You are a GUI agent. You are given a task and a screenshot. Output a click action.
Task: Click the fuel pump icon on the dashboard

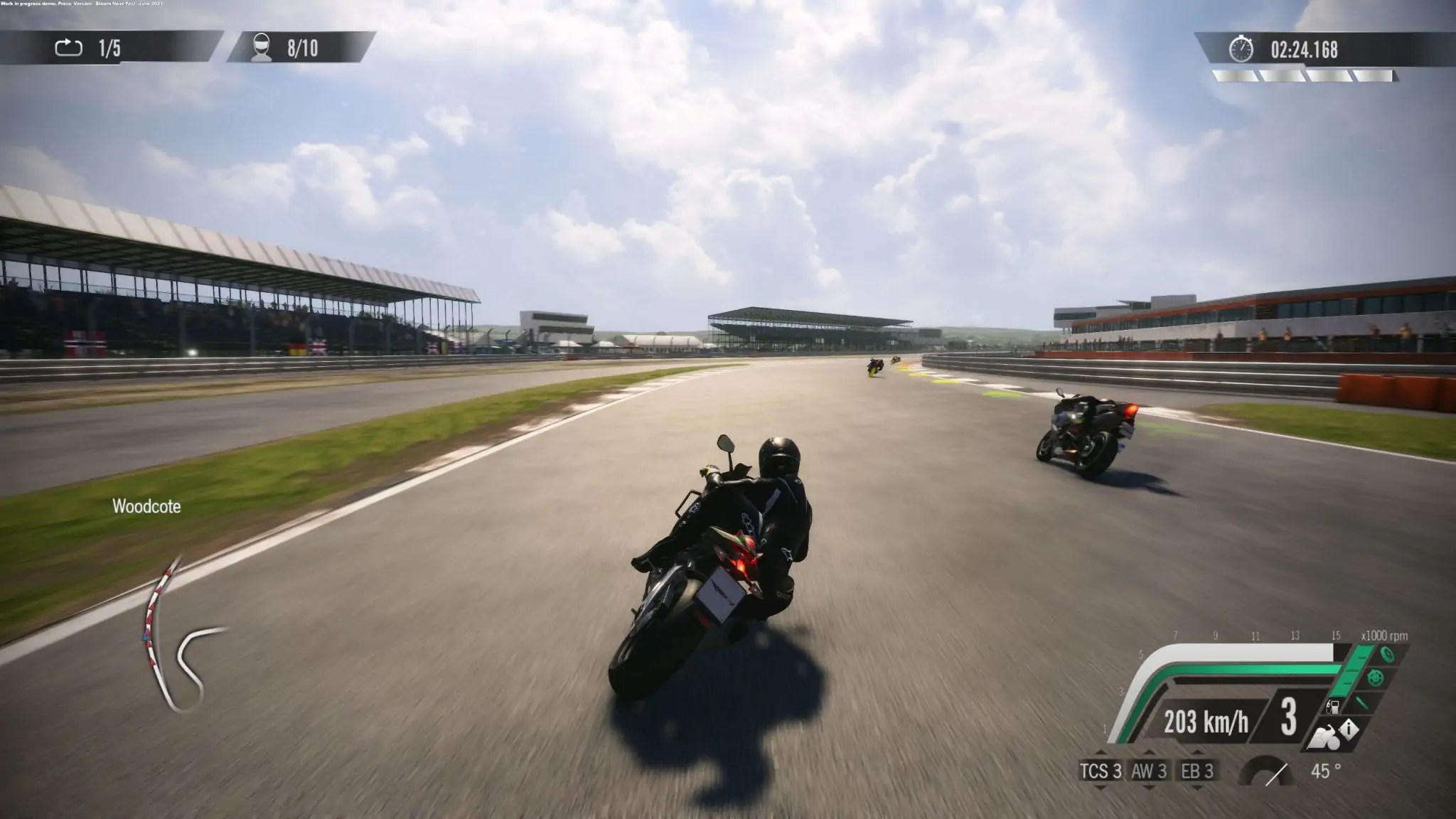1333,706
